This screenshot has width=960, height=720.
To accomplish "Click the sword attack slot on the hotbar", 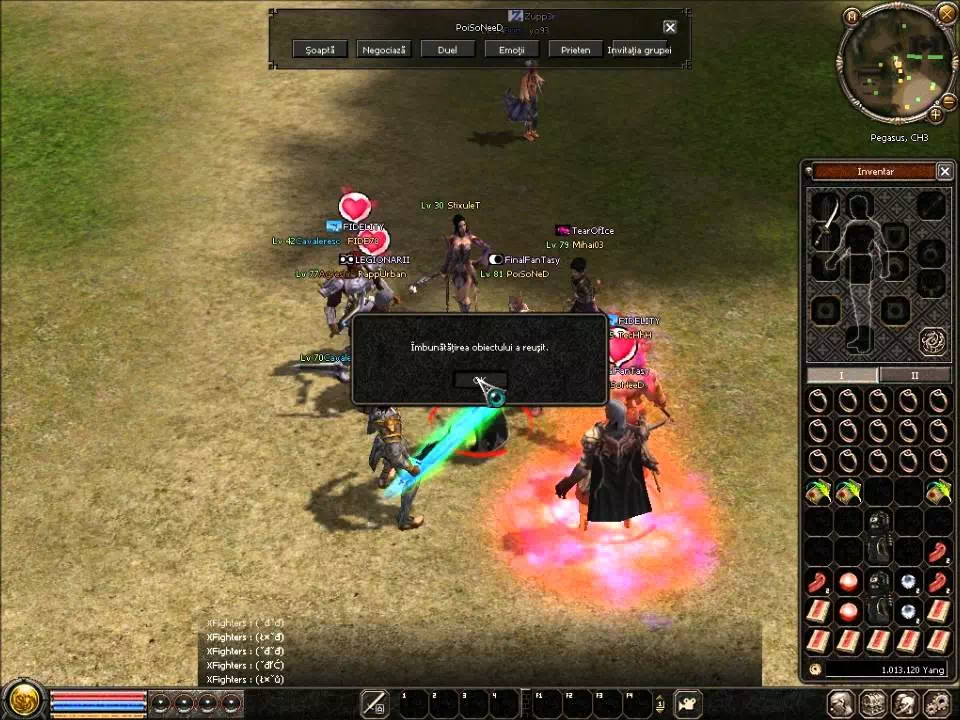I will (x=375, y=703).
